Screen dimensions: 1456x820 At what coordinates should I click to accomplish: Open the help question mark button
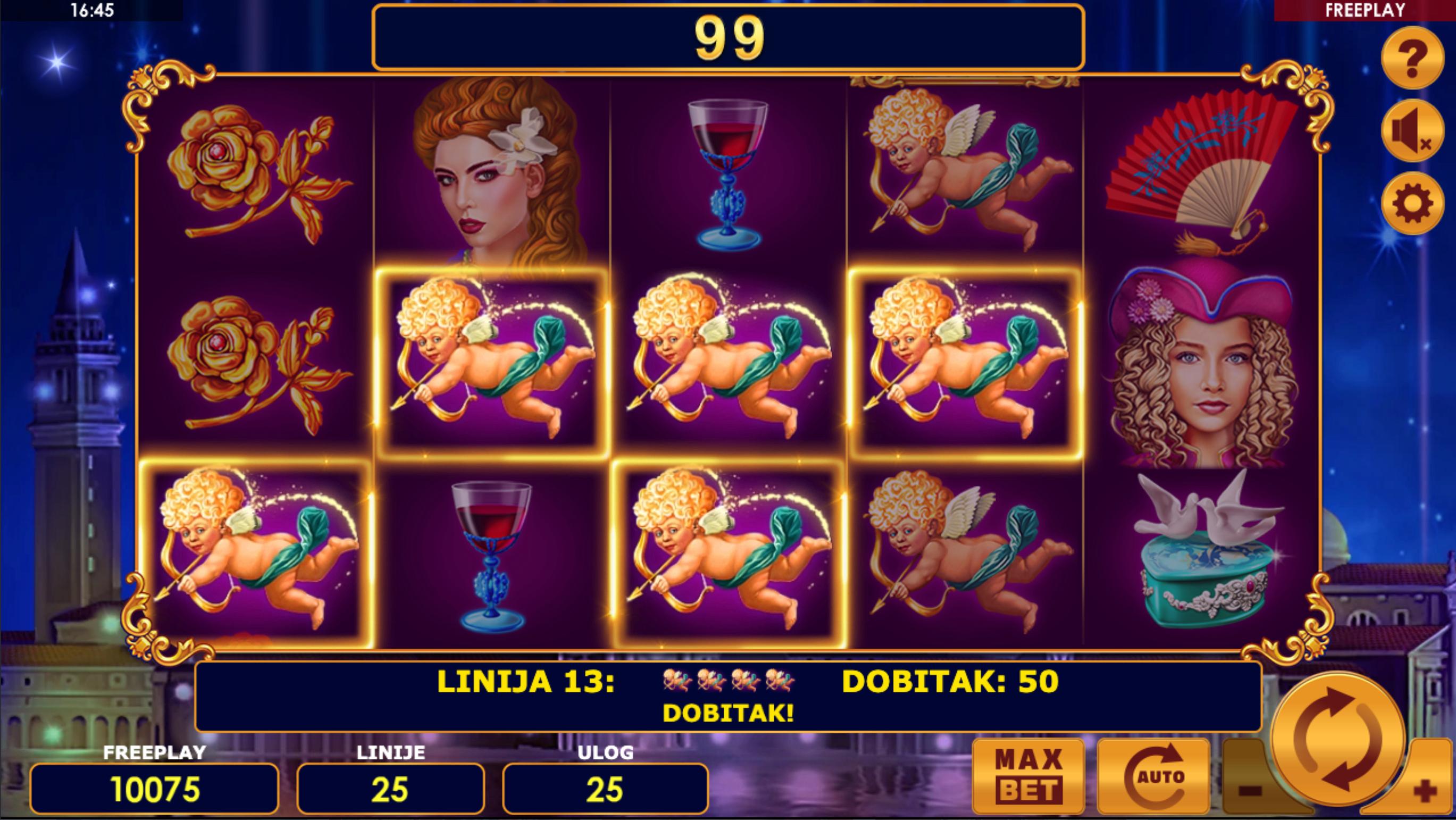click(x=1412, y=57)
